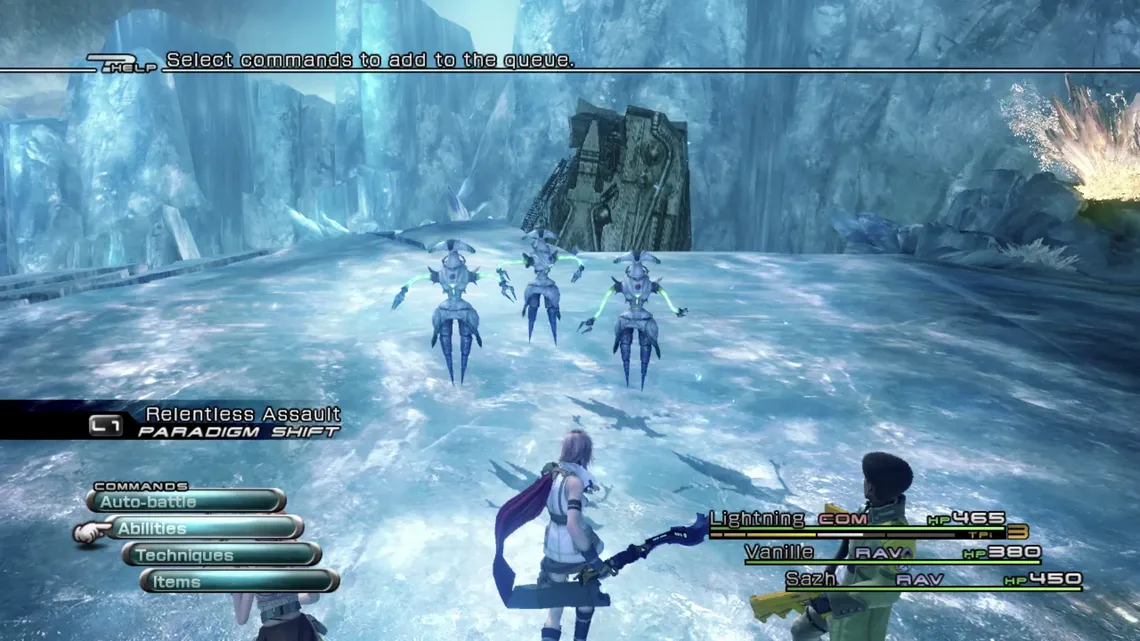Choose the Techniques command
The image size is (1140, 641).
222,555
